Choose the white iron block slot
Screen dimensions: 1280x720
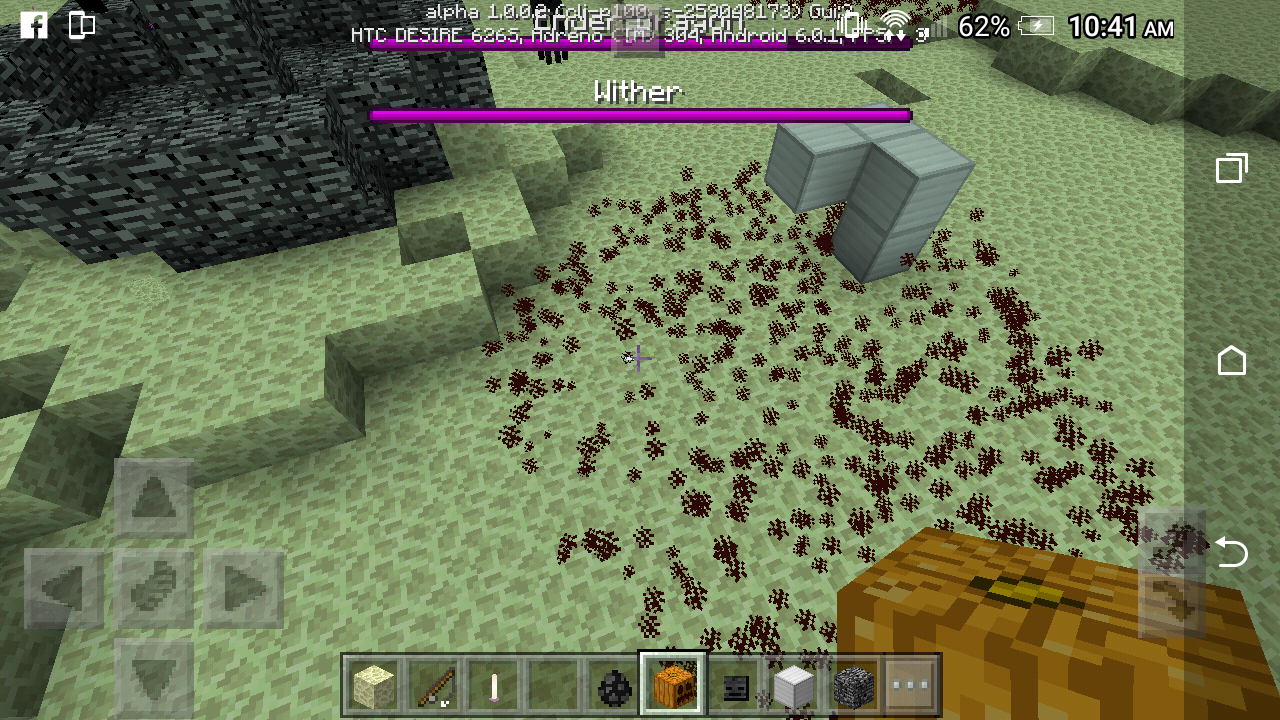[x=794, y=686]
